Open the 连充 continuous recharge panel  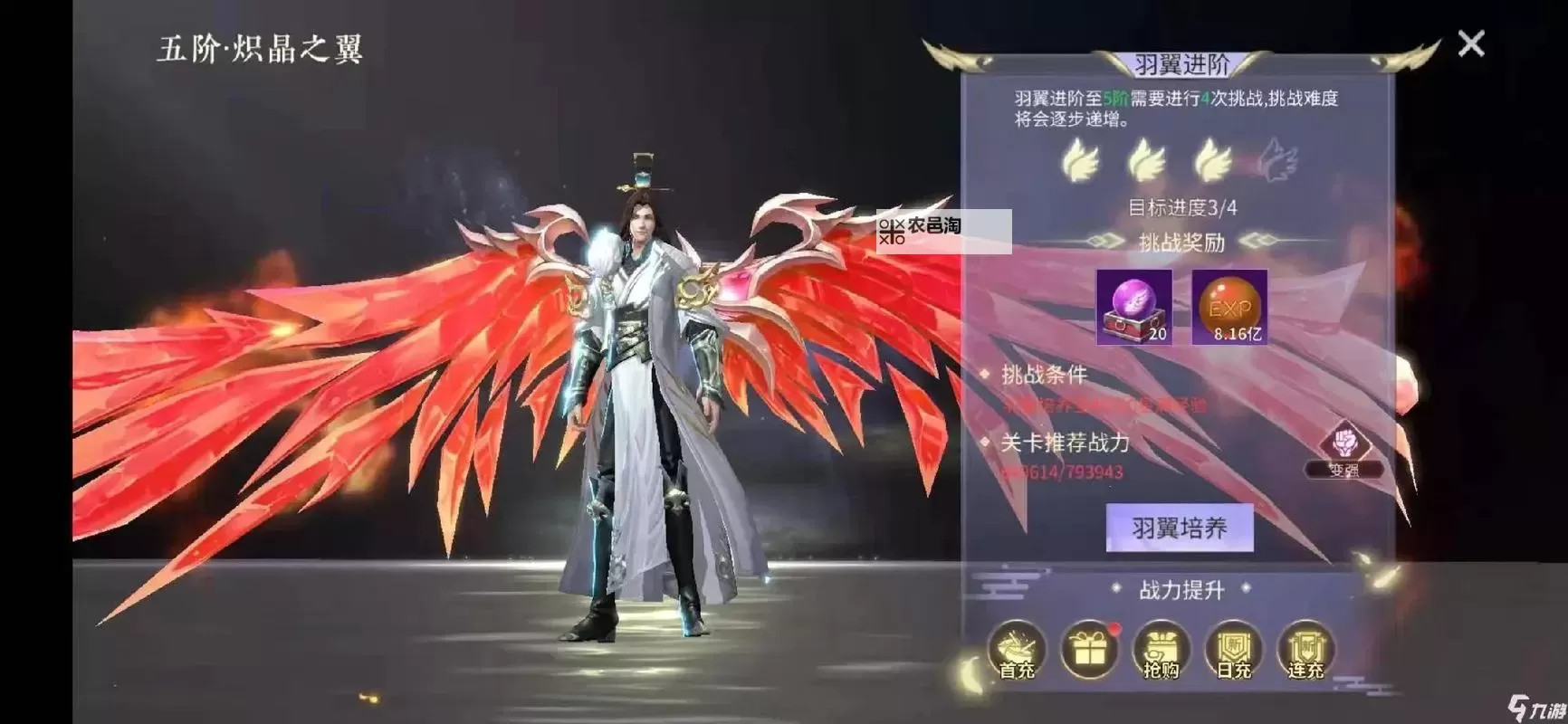pyautogui.click(x=1306, y=650)
